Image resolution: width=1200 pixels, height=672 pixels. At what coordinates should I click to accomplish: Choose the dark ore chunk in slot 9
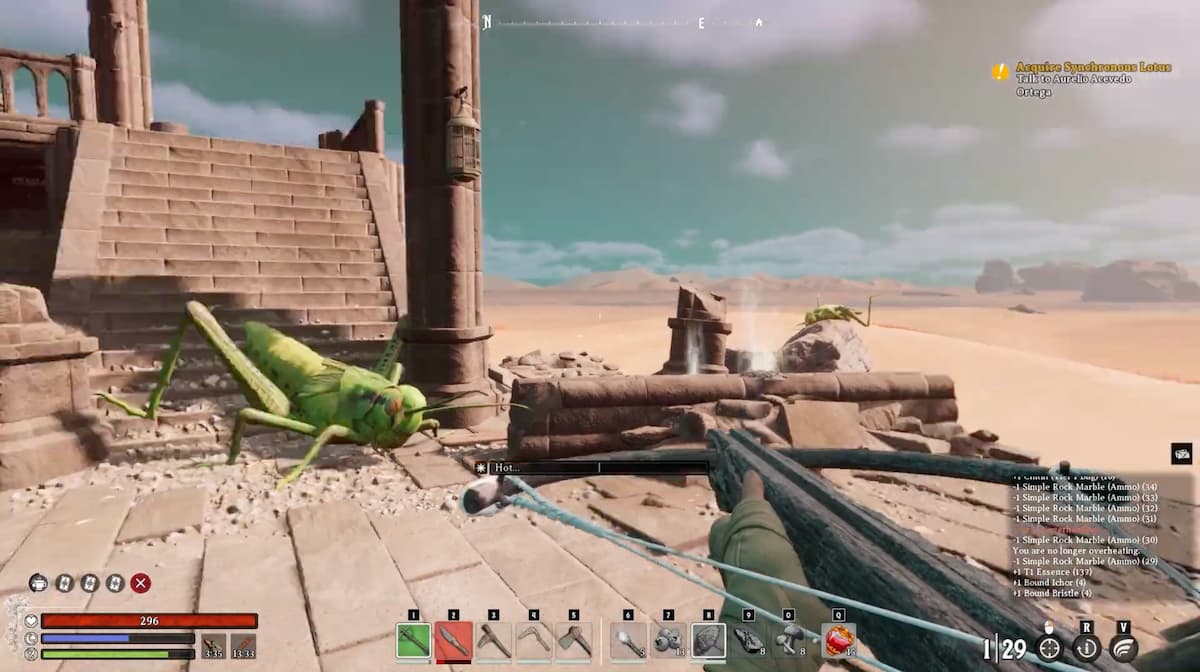[x=749, y=640]
